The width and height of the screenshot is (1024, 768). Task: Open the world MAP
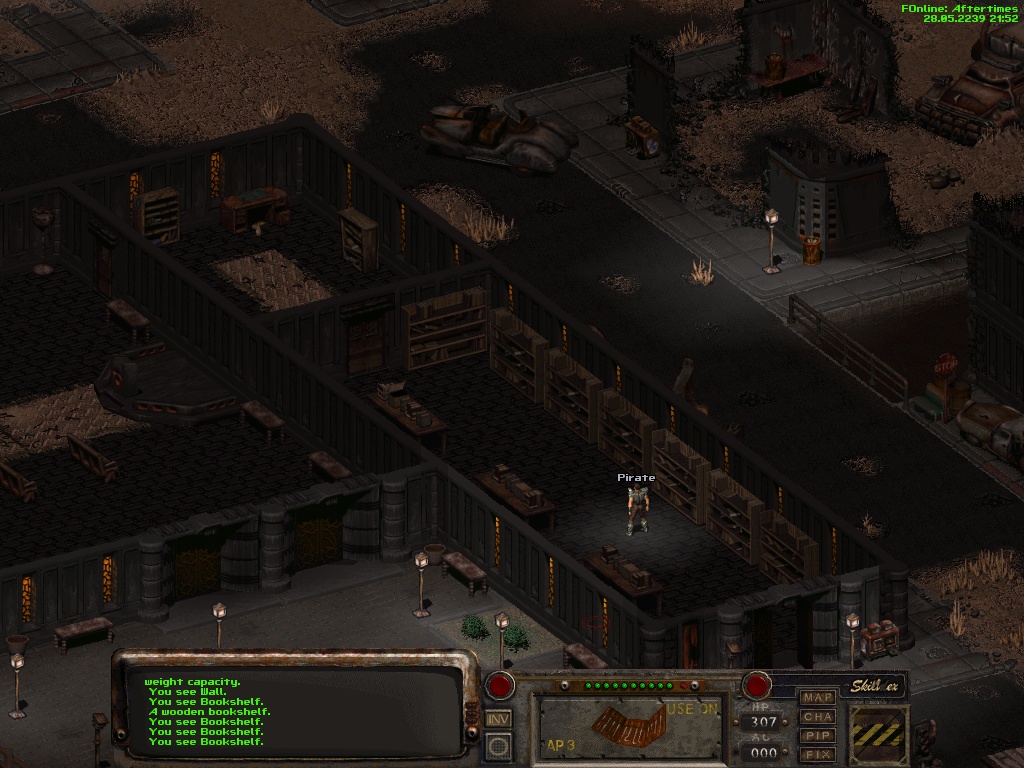coord(818,697)
